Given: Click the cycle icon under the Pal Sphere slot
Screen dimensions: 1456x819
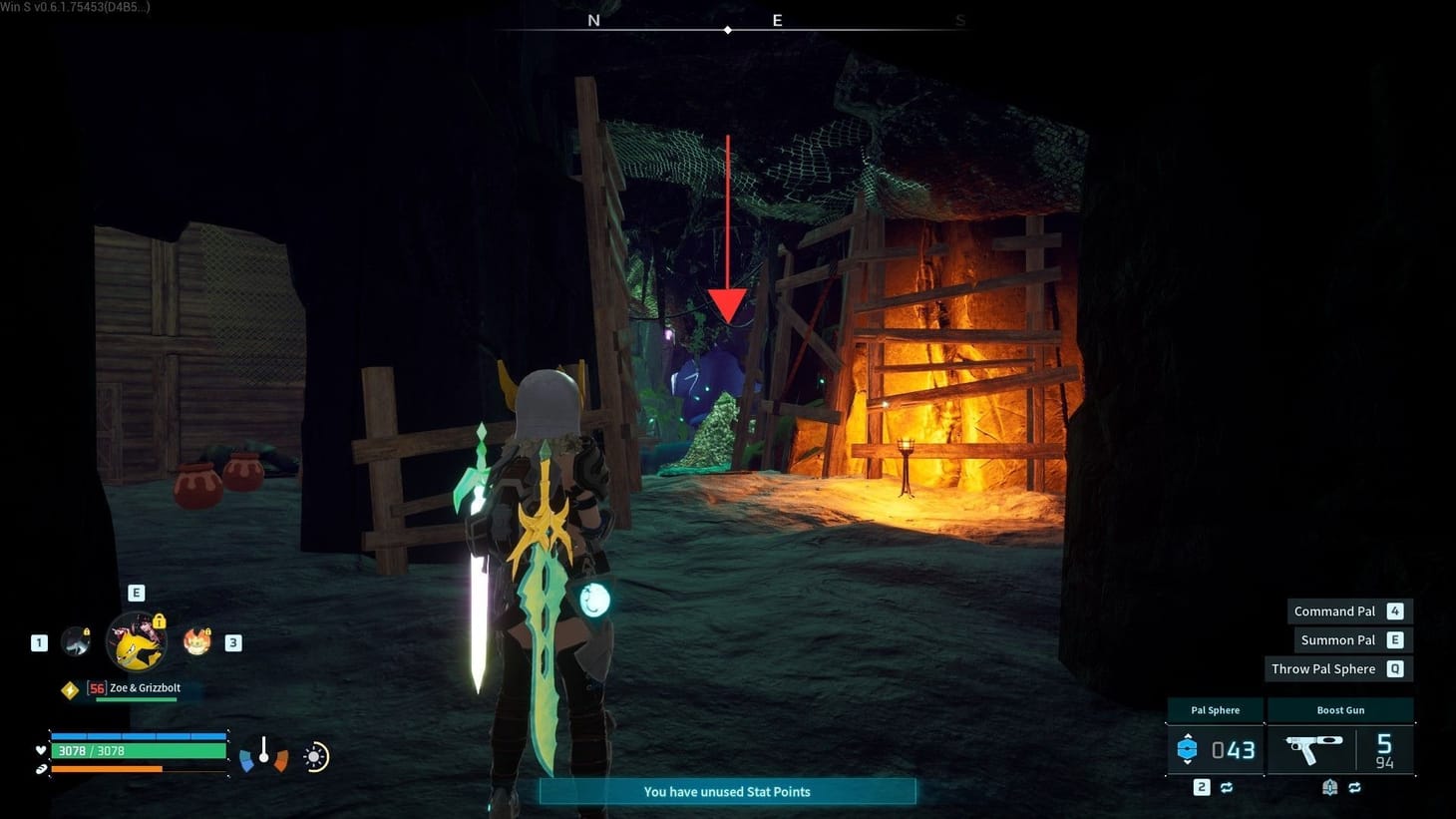Looking at the screenshot, I should pos(1228,787).
